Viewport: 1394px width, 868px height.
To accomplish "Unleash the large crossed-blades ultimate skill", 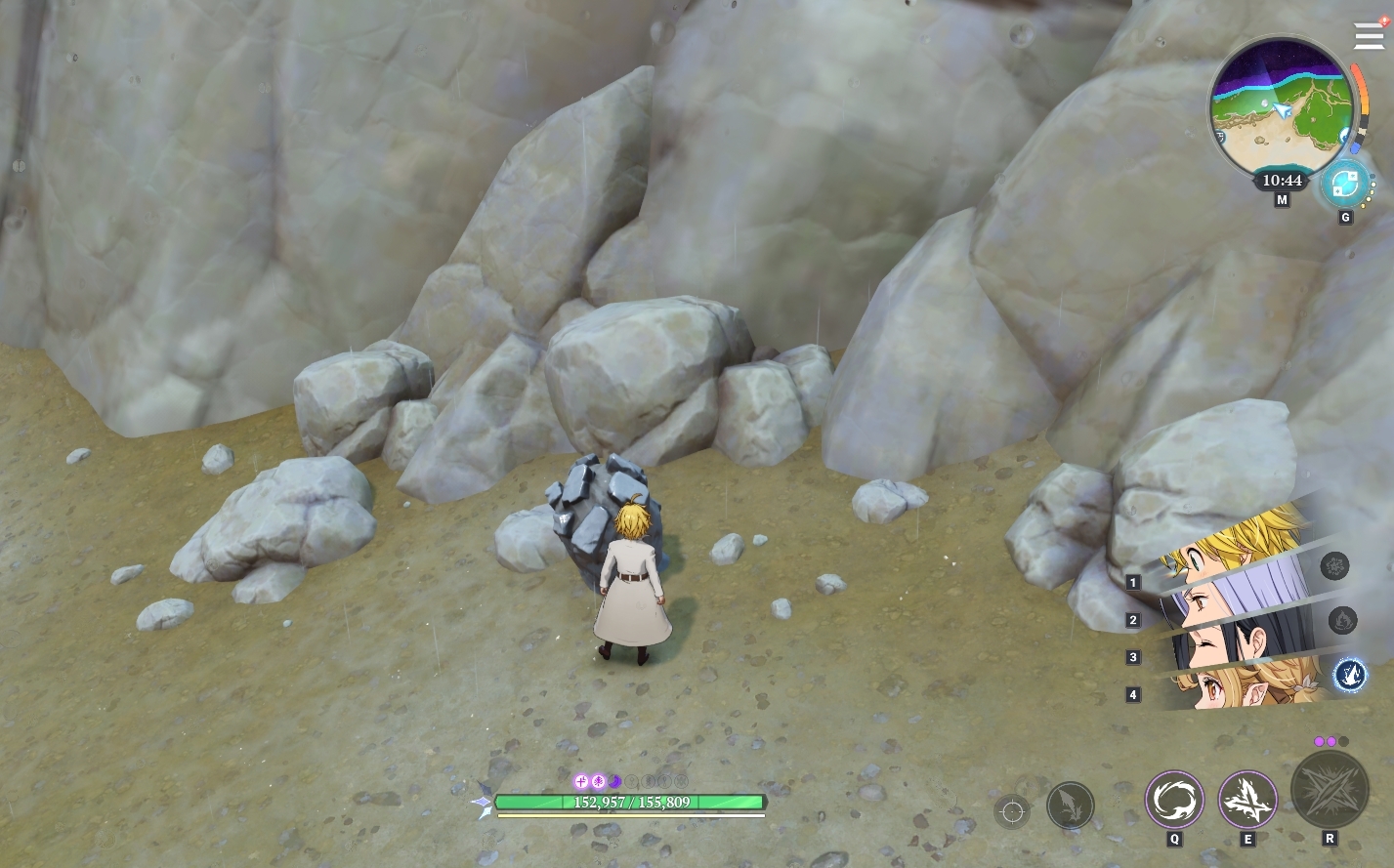I will (x=1329, y=790).
